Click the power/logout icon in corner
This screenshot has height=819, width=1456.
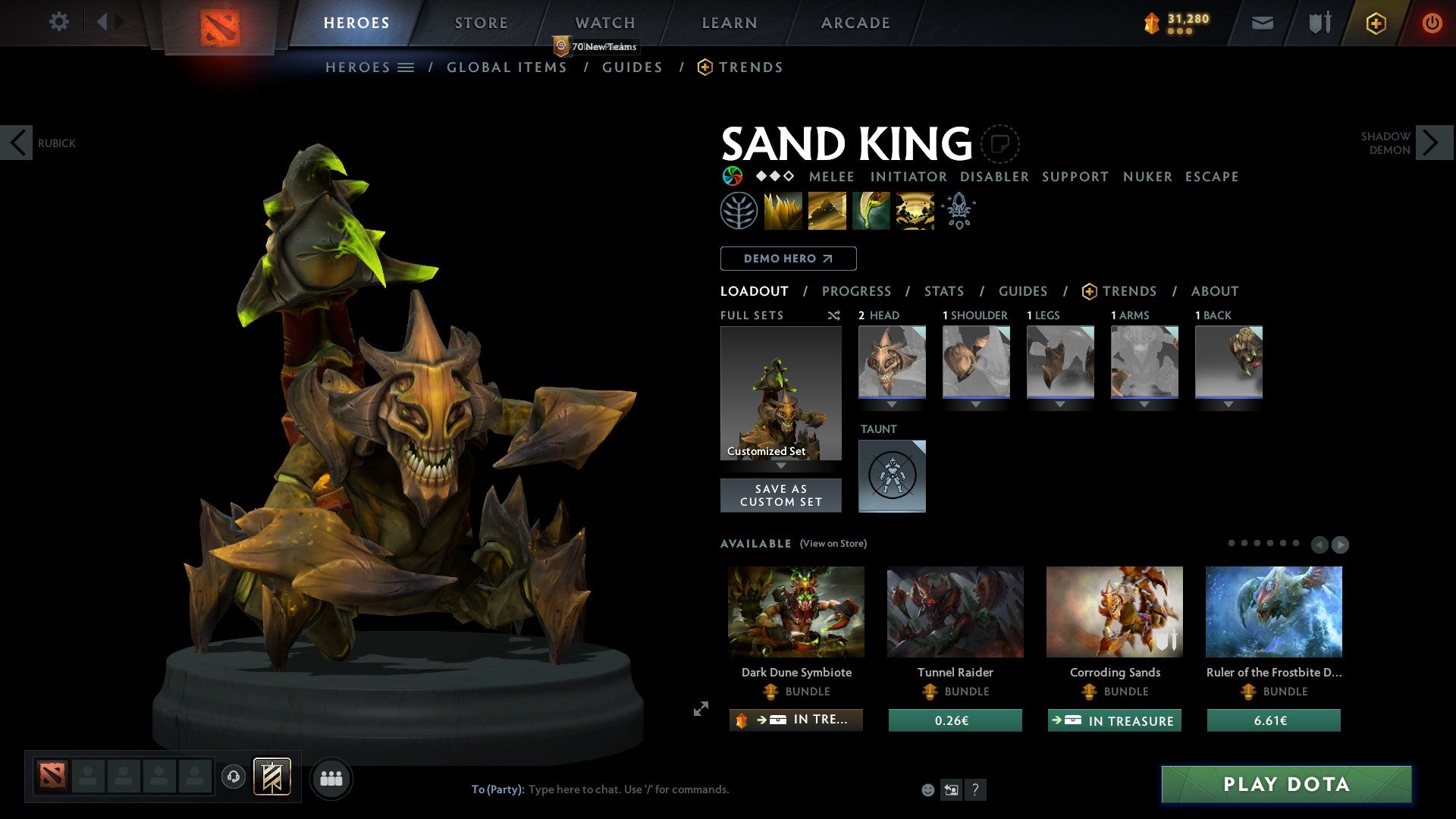1433,22
